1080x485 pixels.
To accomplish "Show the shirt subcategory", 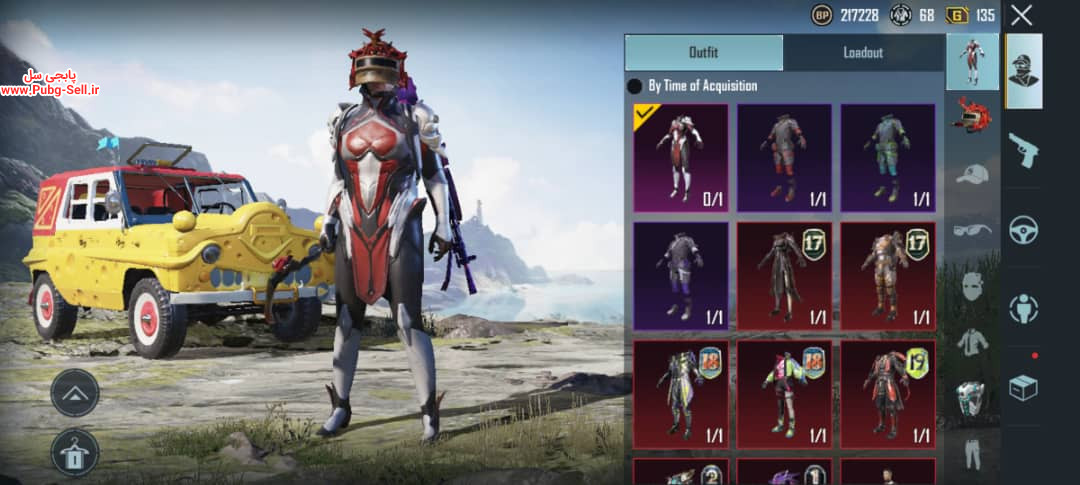I will [972, 341].
